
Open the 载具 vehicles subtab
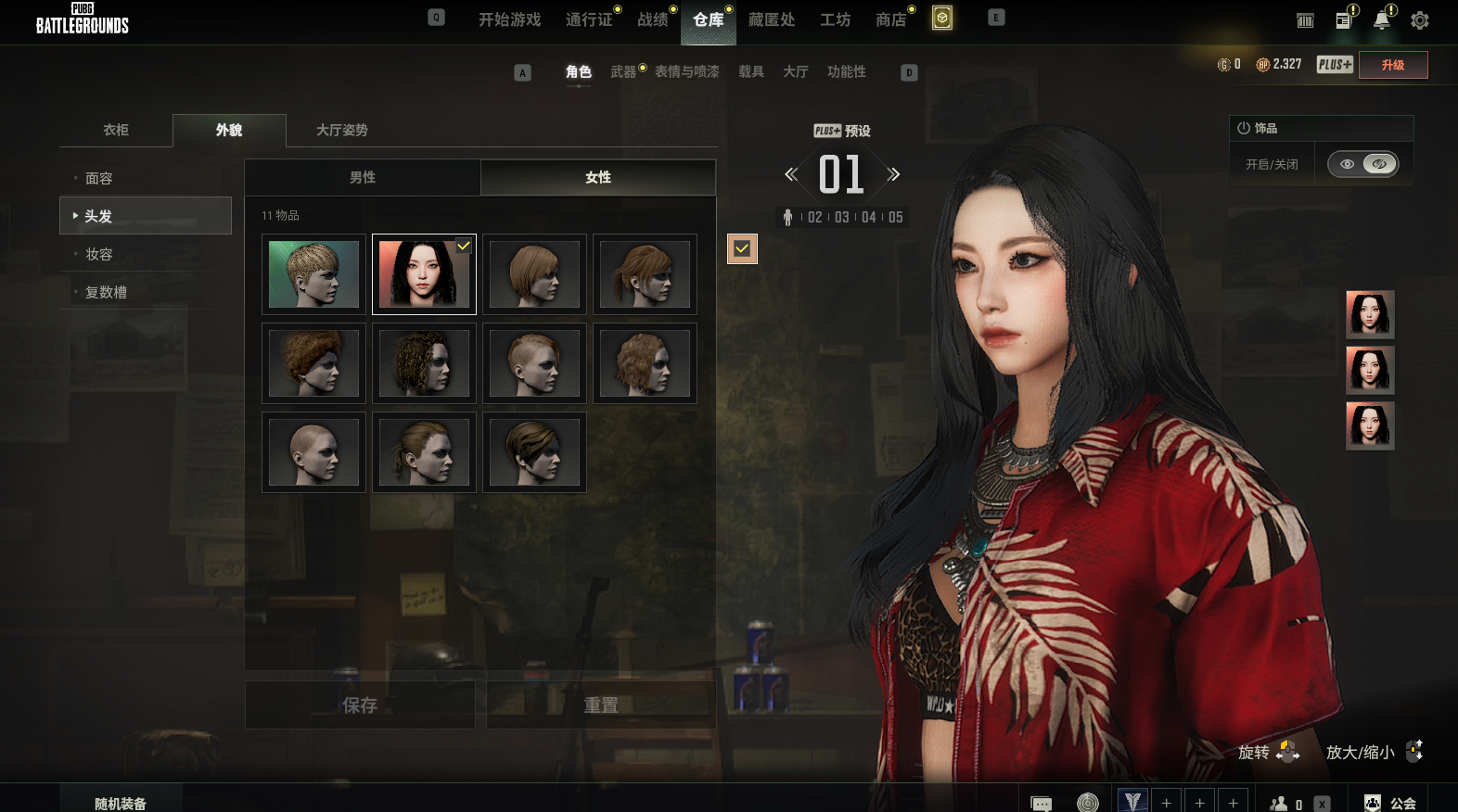click(750, 71)
